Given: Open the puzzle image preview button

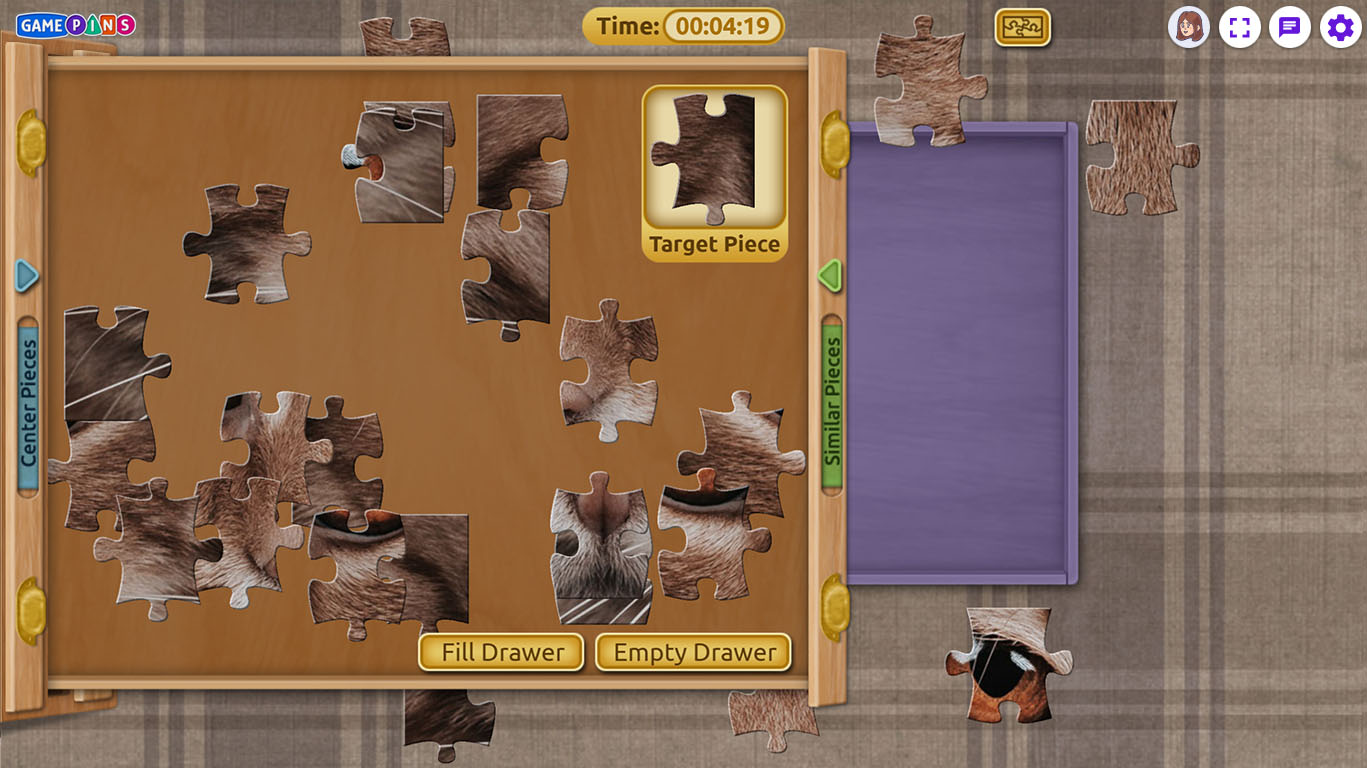Looking at the screenshot, I should (1022, 27).
